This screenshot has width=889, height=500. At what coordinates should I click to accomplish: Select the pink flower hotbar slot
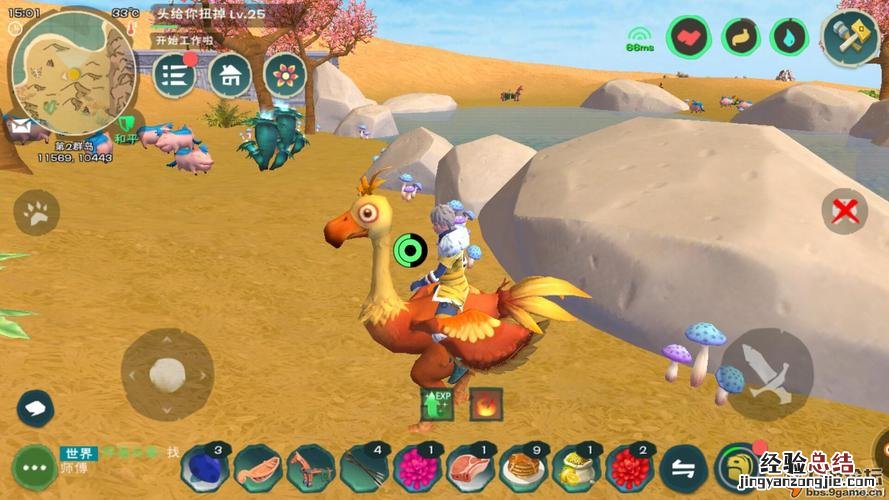(415, 468)
